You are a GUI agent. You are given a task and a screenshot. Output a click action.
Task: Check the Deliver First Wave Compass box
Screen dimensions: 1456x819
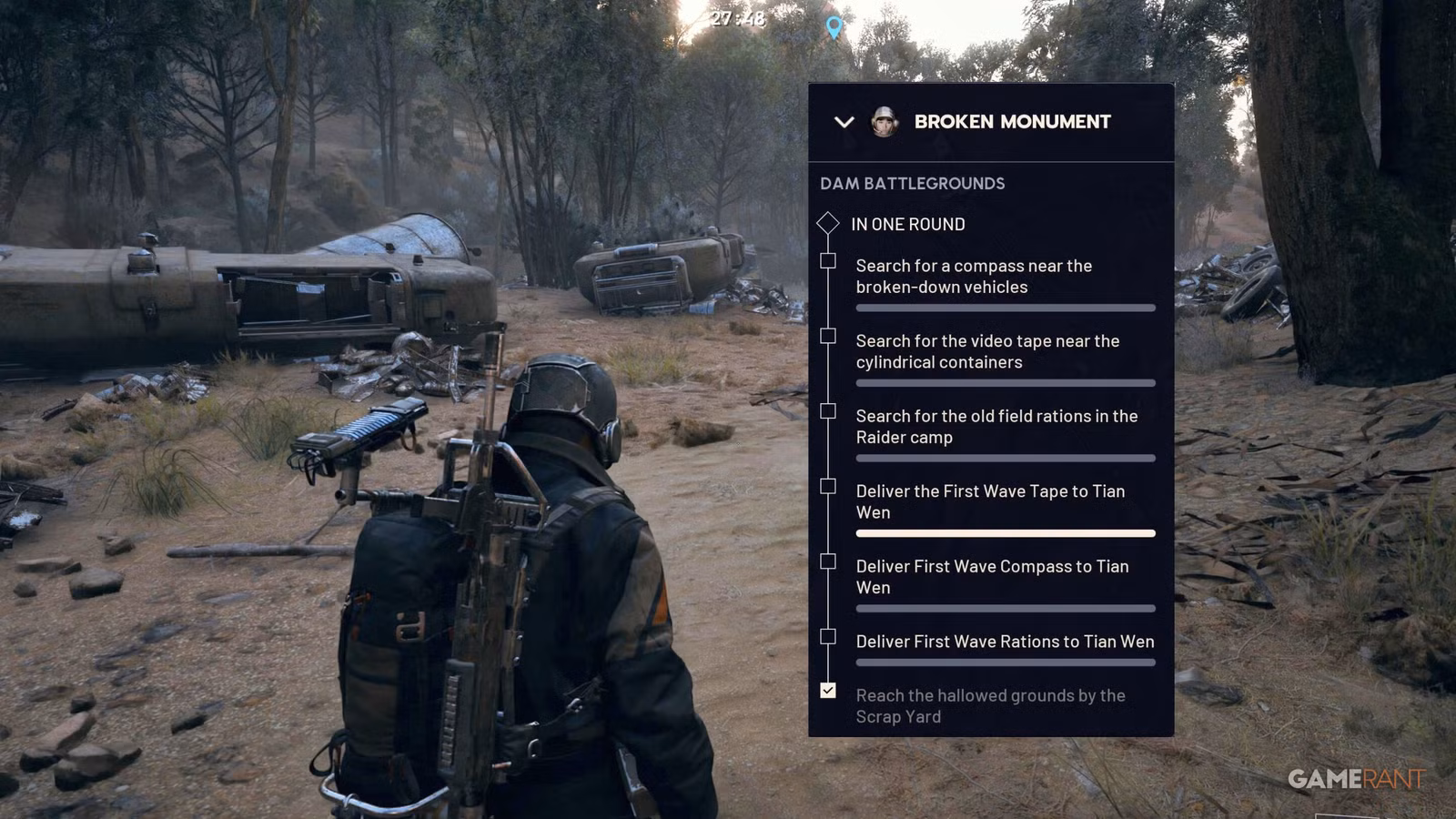828,561
